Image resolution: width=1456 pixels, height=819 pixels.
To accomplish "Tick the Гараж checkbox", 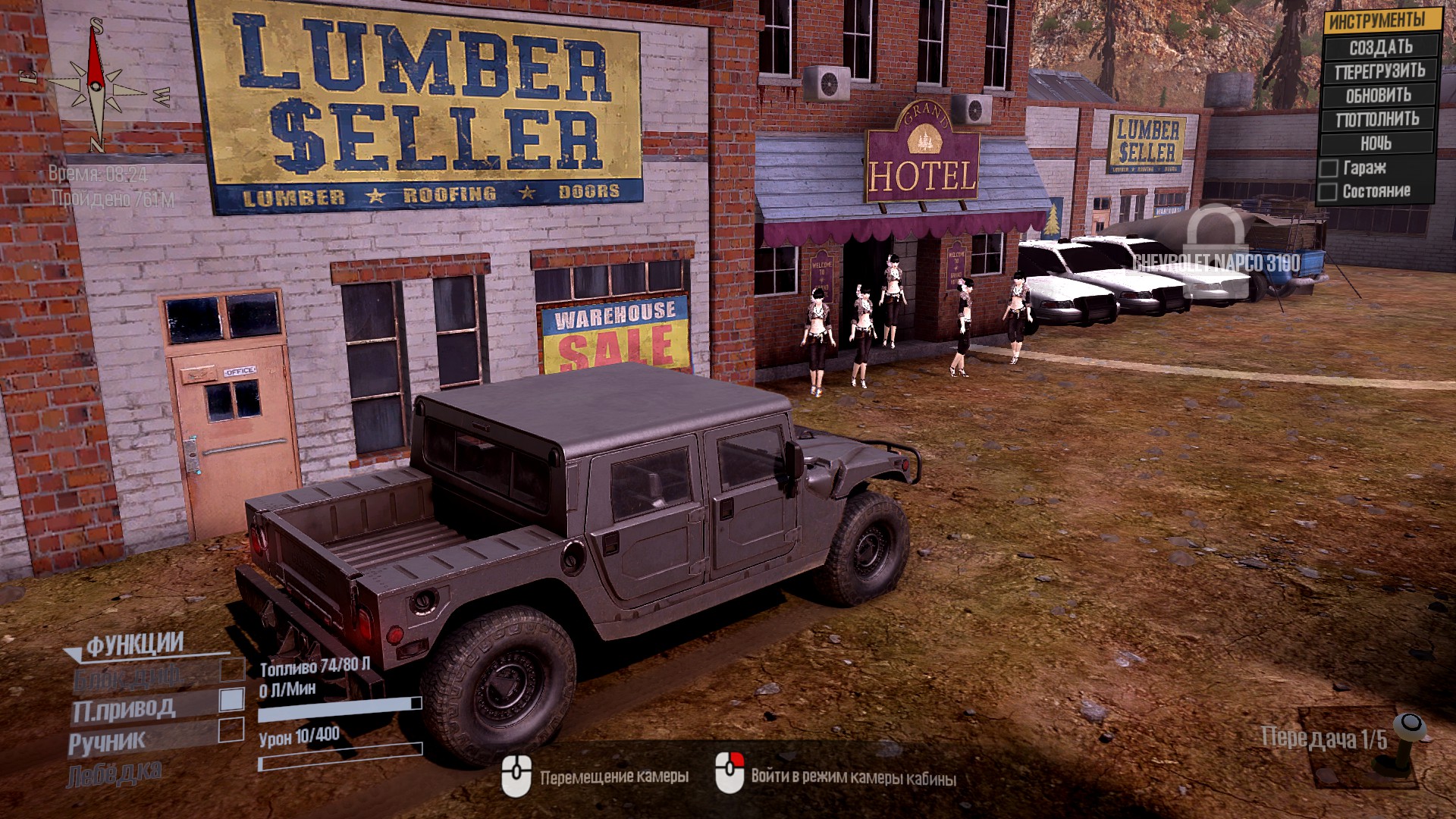I will click(1328, 168).
